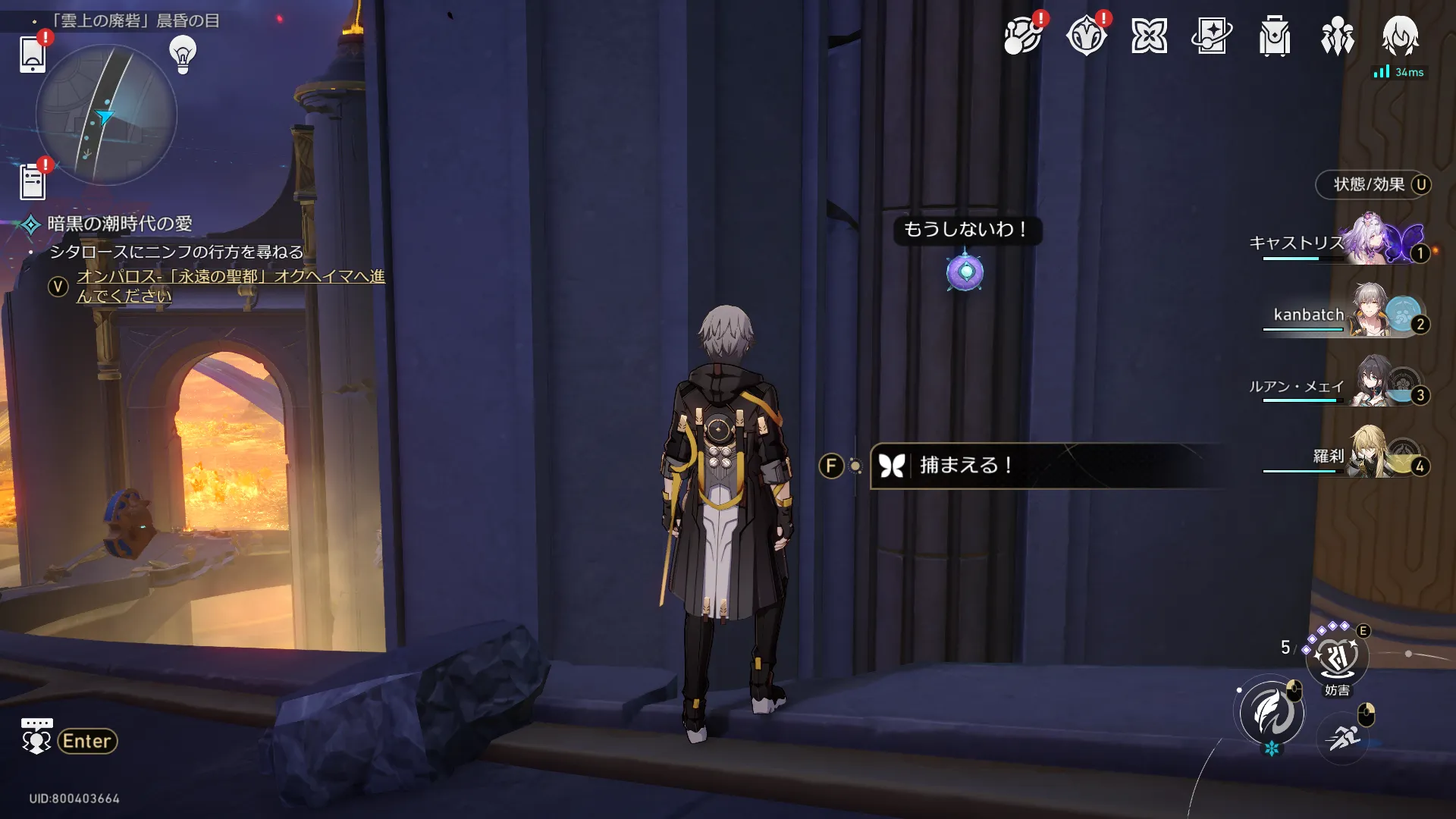Open the warp star pass icon
This screenshot has width=1456, height=819.
[1211, 36]
